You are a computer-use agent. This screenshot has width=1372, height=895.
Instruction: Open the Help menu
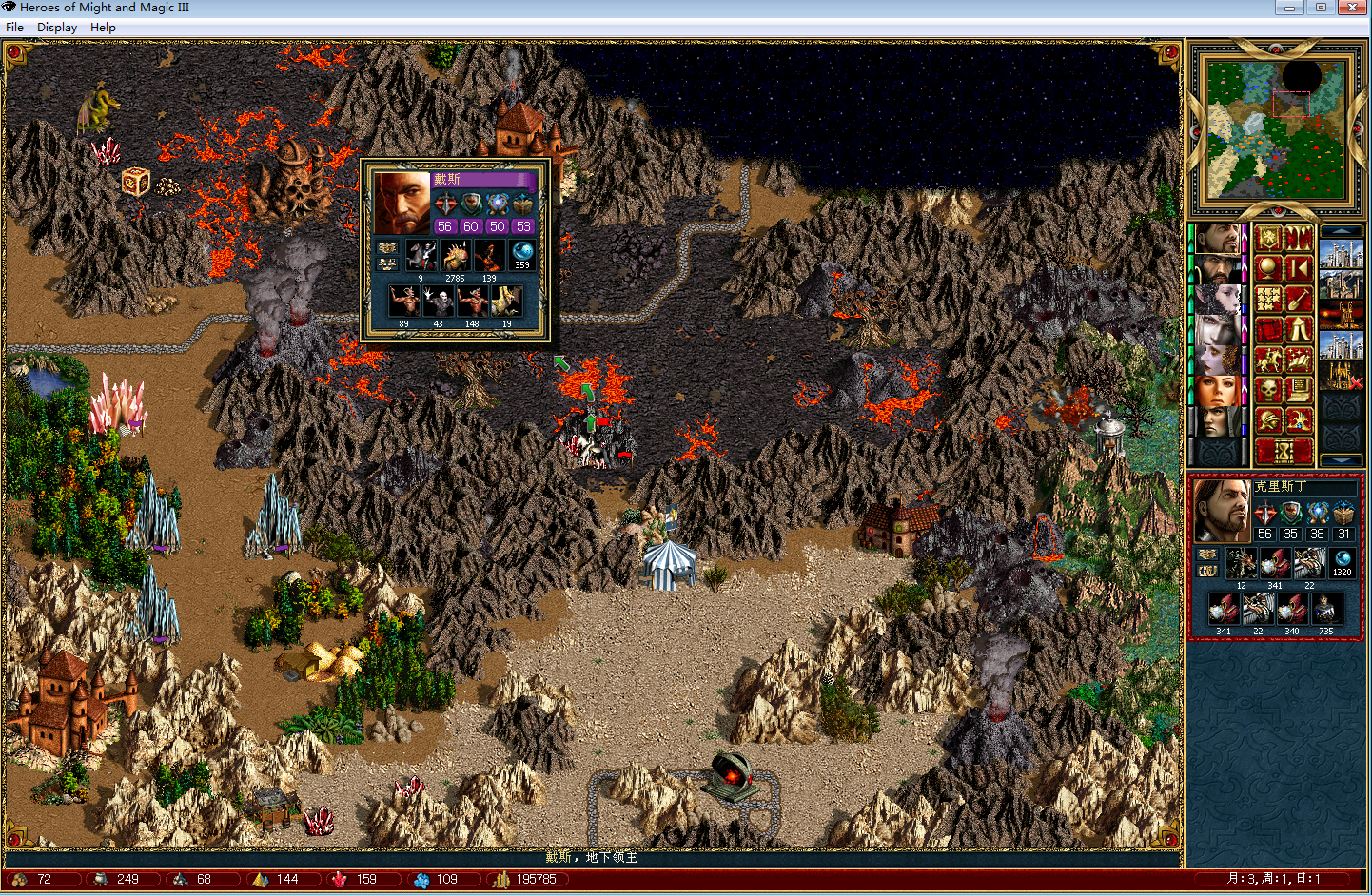(x=103, y=28)
